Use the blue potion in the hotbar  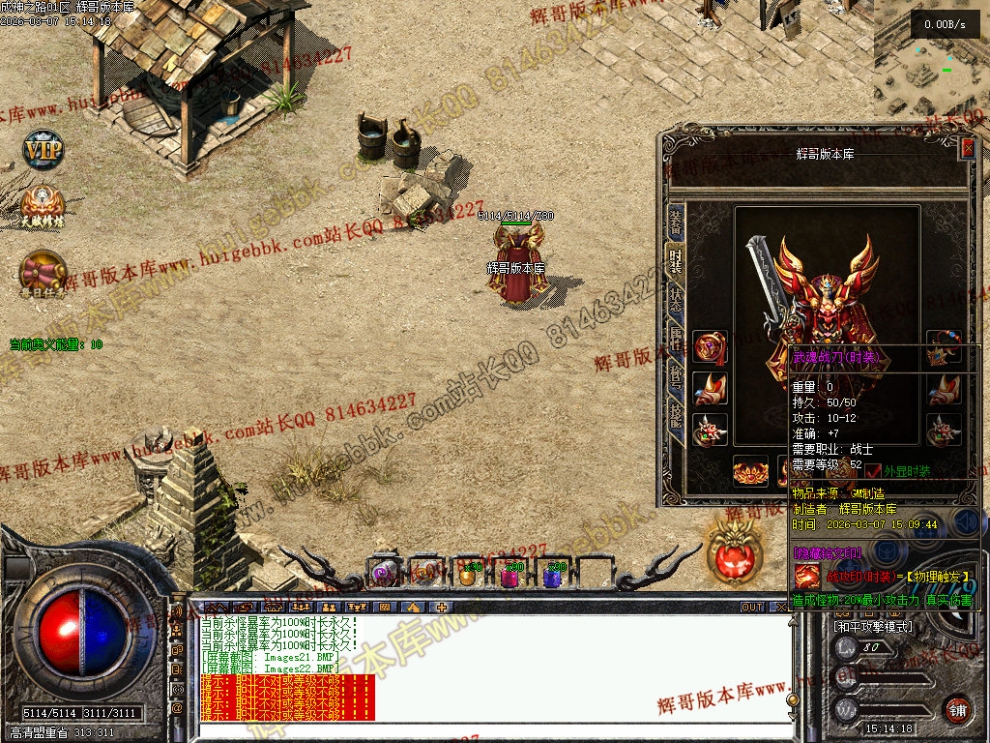[x=552, y=575]
